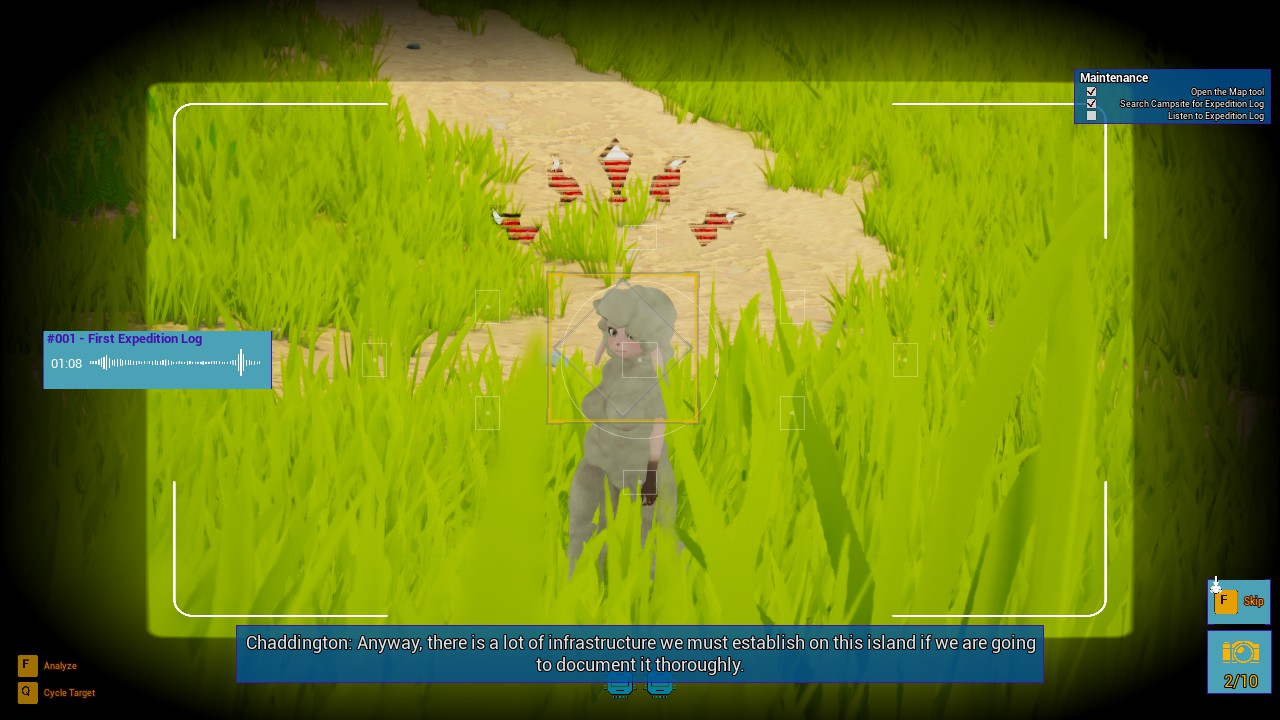Select the 'Open the Map tool' objective
1280x720 pixels.
(1226, 92)
